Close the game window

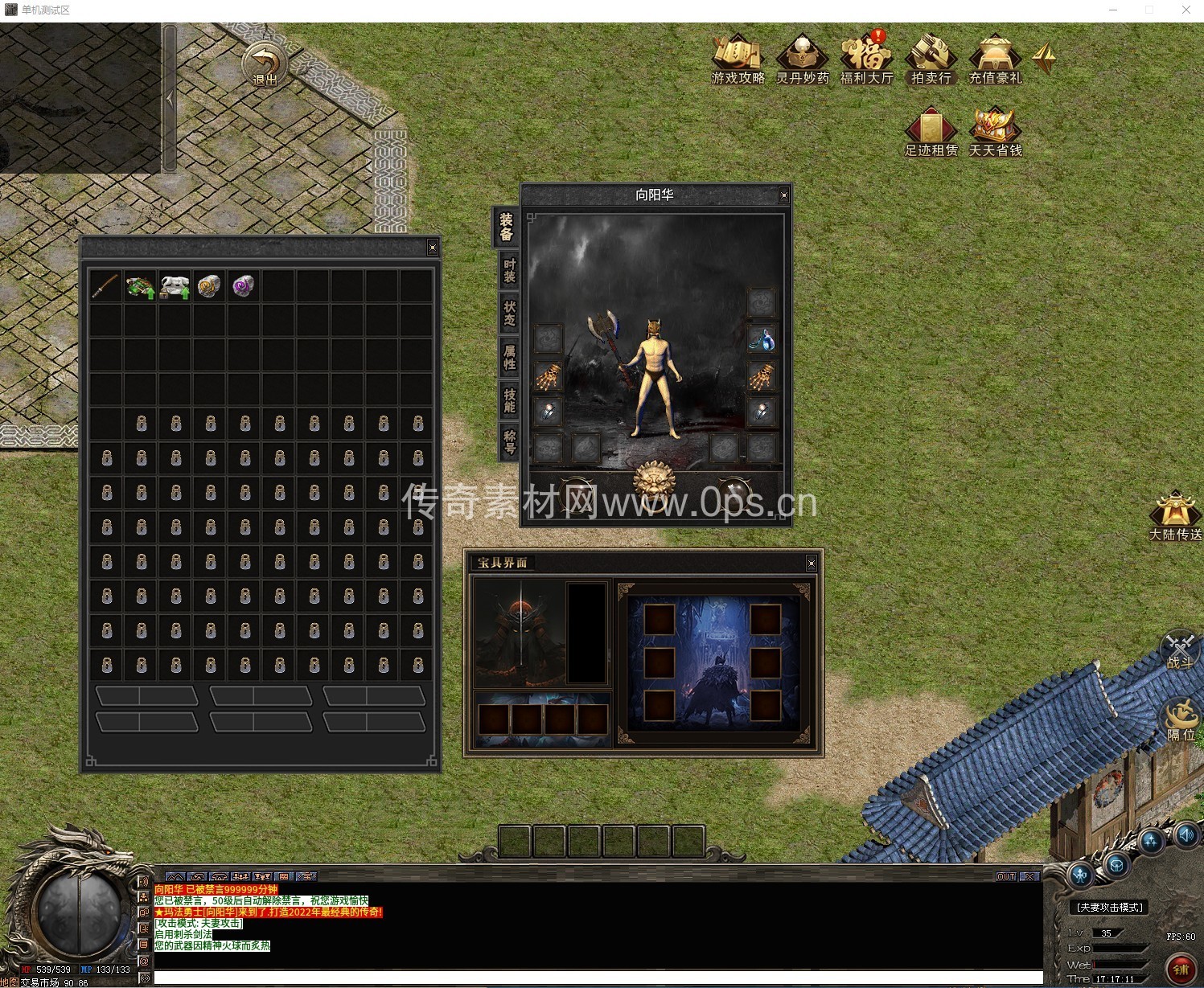click(1186, 10)
